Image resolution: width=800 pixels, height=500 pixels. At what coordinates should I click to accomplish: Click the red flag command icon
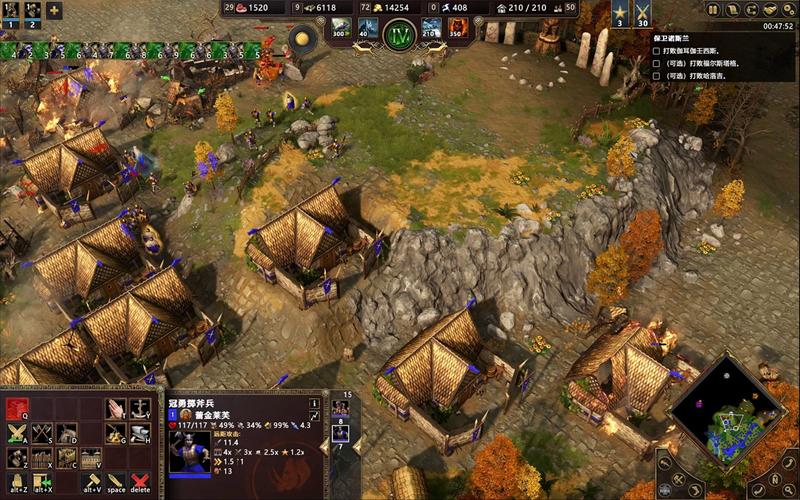17,408
